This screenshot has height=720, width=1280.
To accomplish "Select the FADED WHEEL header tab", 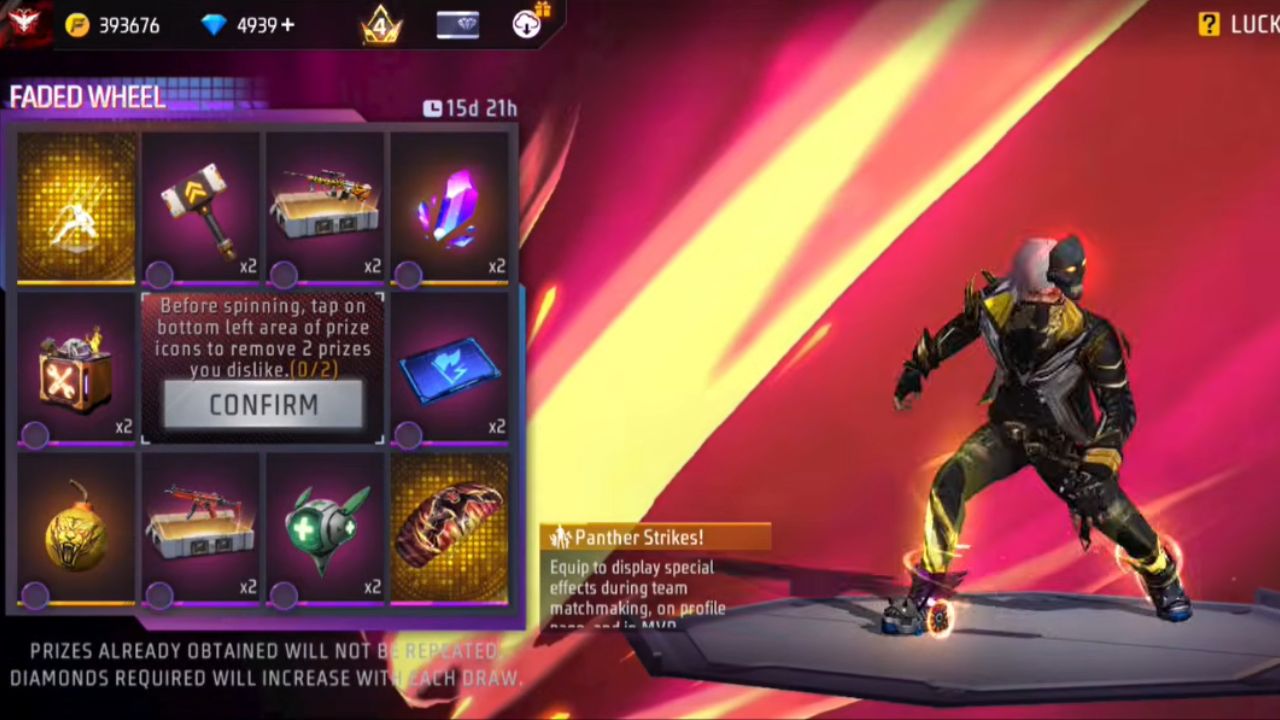I will [x=88, y=96].
